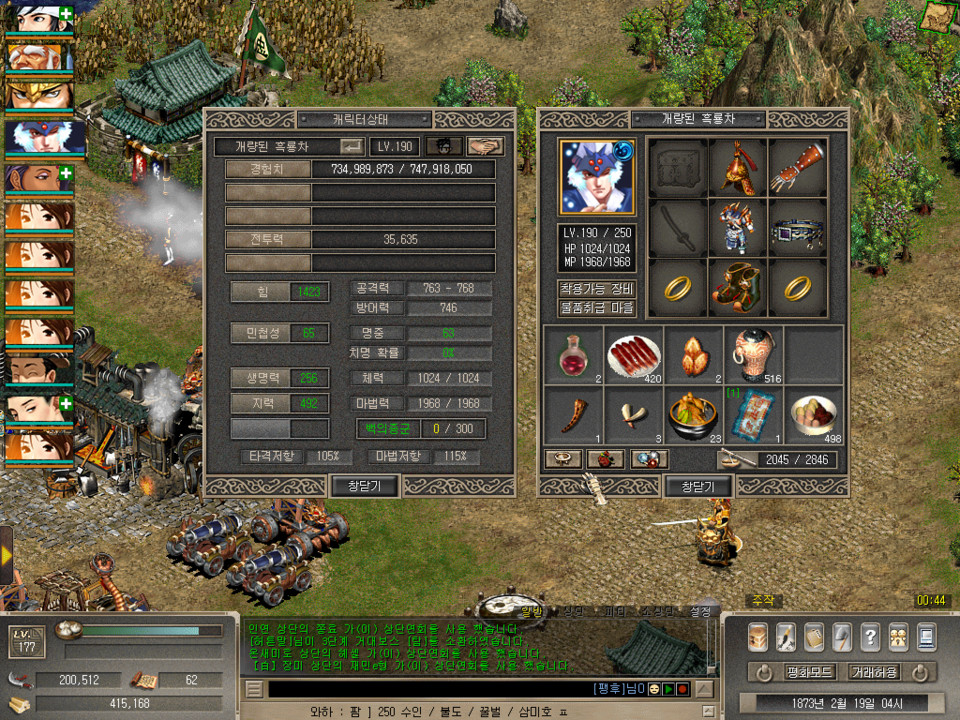Screen dimensions: 960x720
Task: Select the clawed gauntlet equipment slot
Action: tap(797, 168)
